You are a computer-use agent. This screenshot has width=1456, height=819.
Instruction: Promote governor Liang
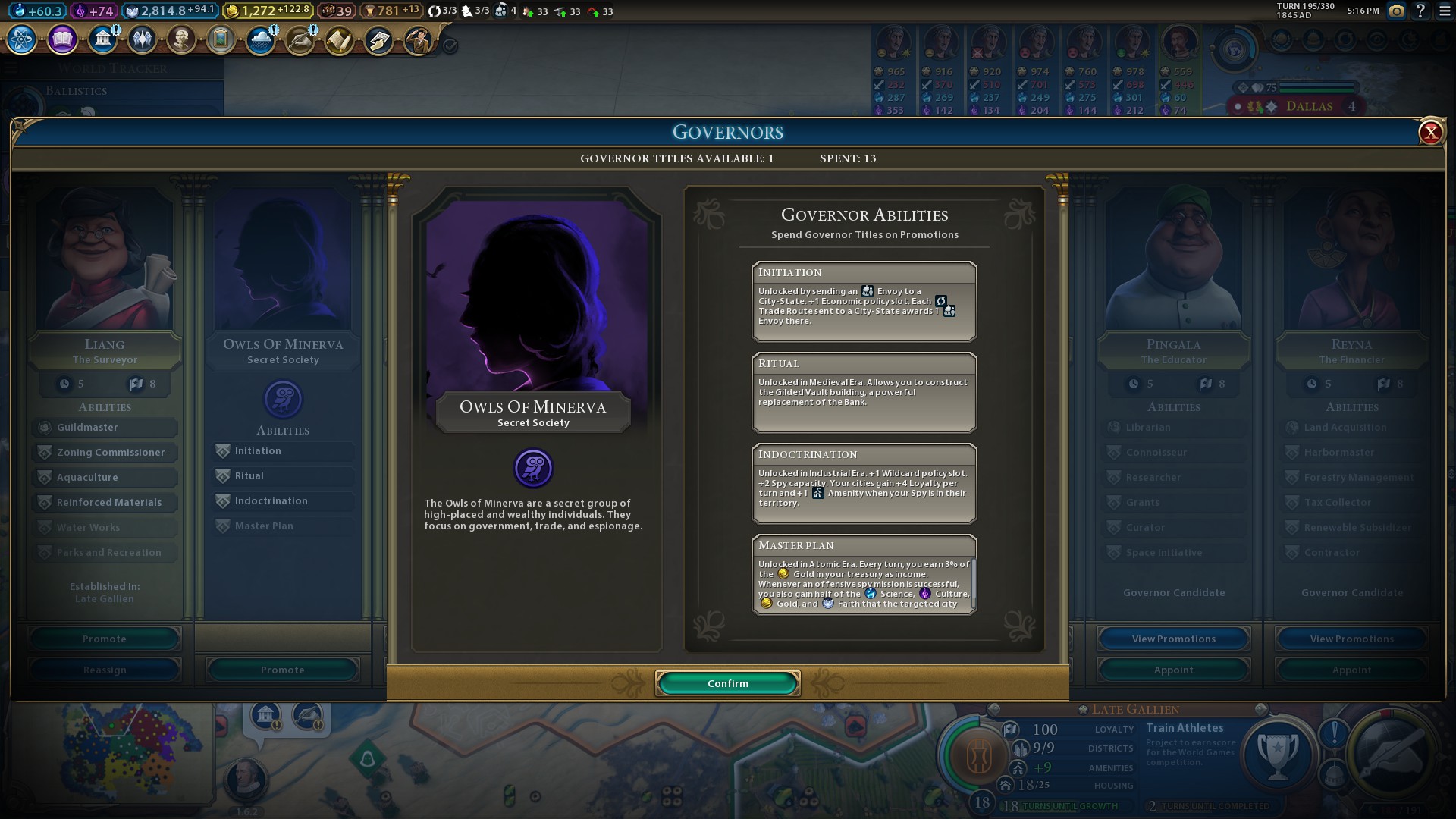pos(105,639)
